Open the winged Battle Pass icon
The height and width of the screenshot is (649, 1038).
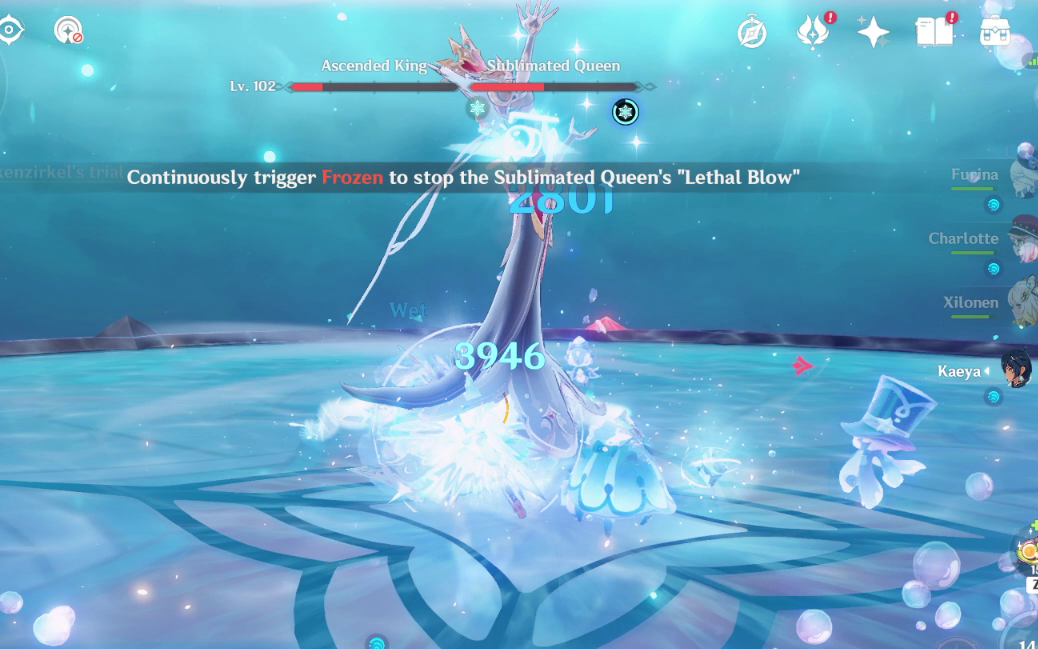812,32
